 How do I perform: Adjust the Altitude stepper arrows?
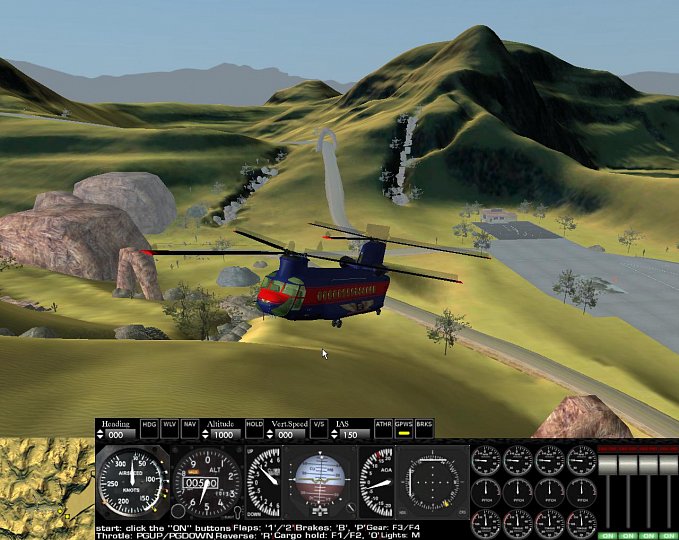point(204,435)
